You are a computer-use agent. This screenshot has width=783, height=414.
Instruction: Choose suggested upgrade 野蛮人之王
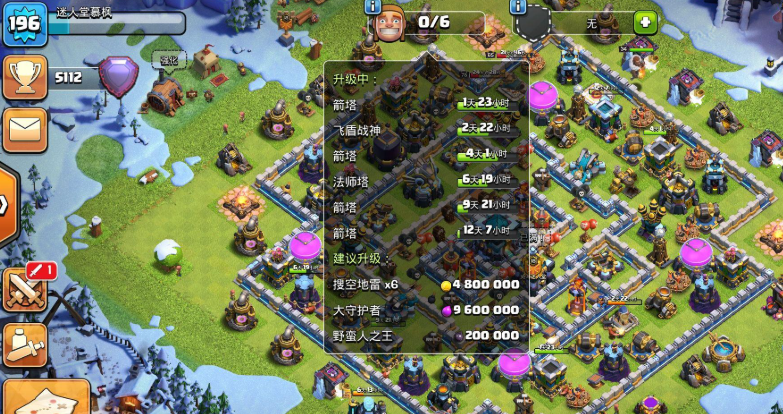[x=426, y=336]
